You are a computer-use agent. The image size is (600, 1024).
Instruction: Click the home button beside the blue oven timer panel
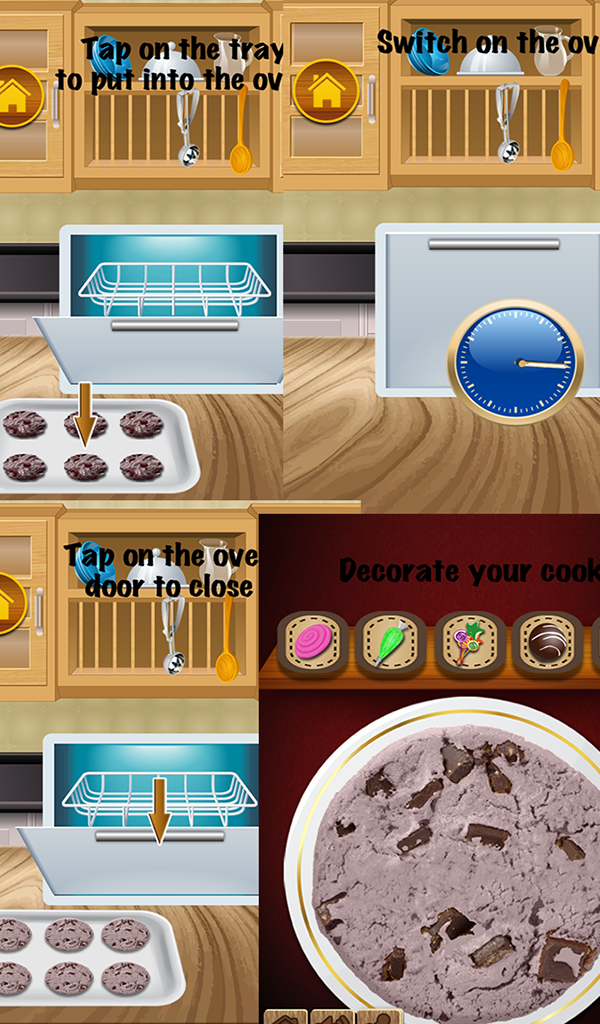point(325,92)
